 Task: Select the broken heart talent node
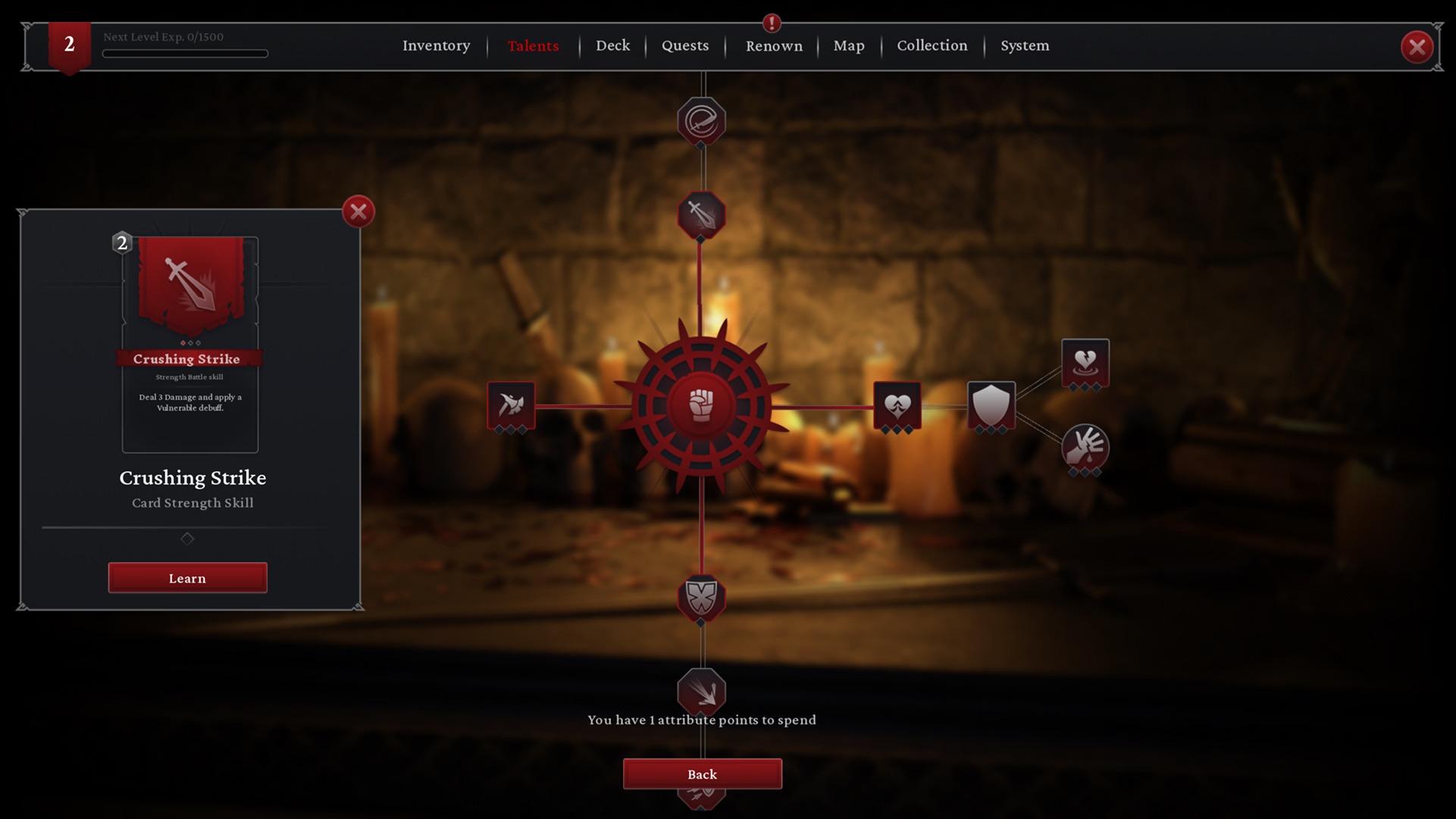(1085, 362)
